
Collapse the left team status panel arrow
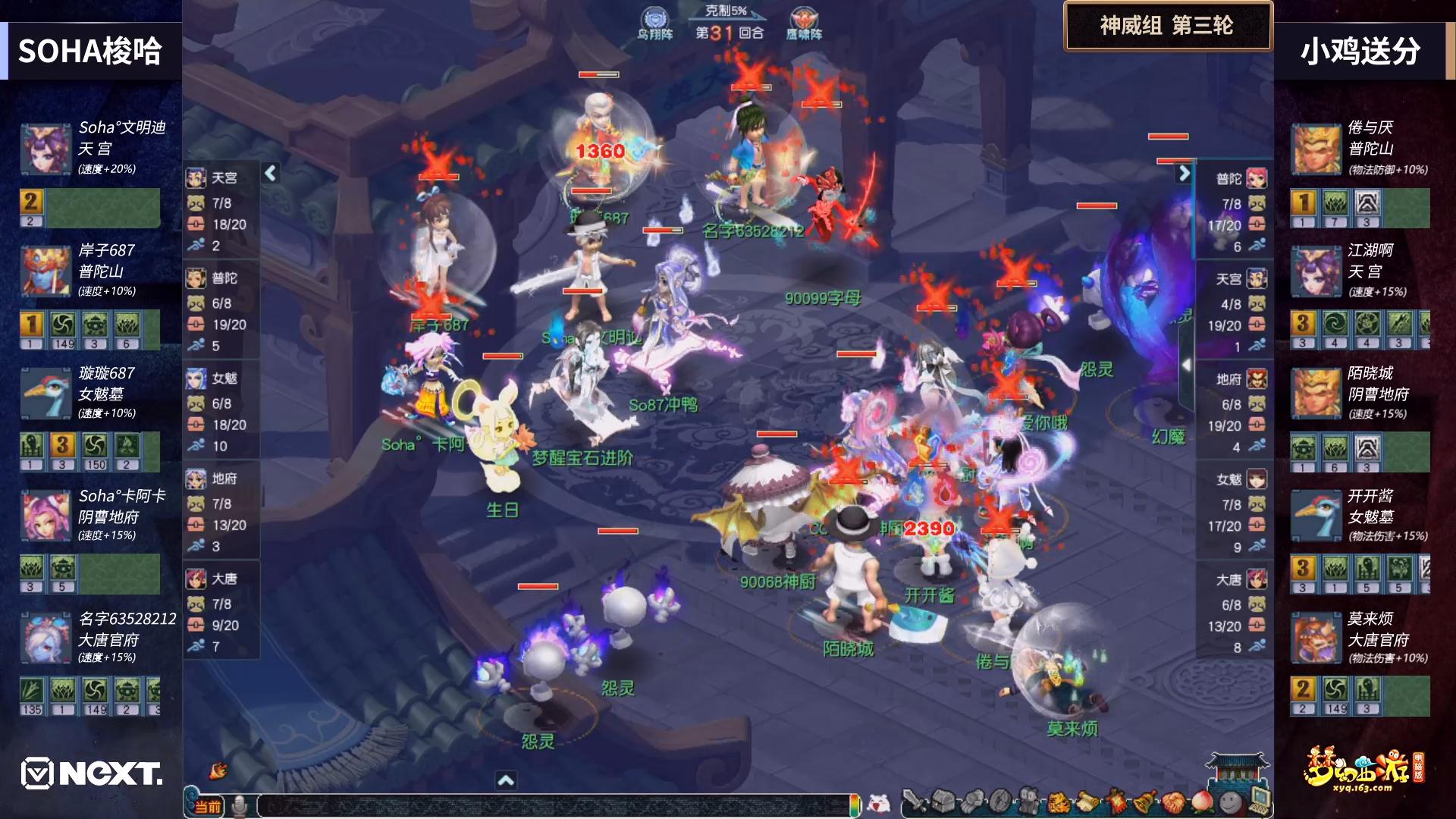coord(271,174)
